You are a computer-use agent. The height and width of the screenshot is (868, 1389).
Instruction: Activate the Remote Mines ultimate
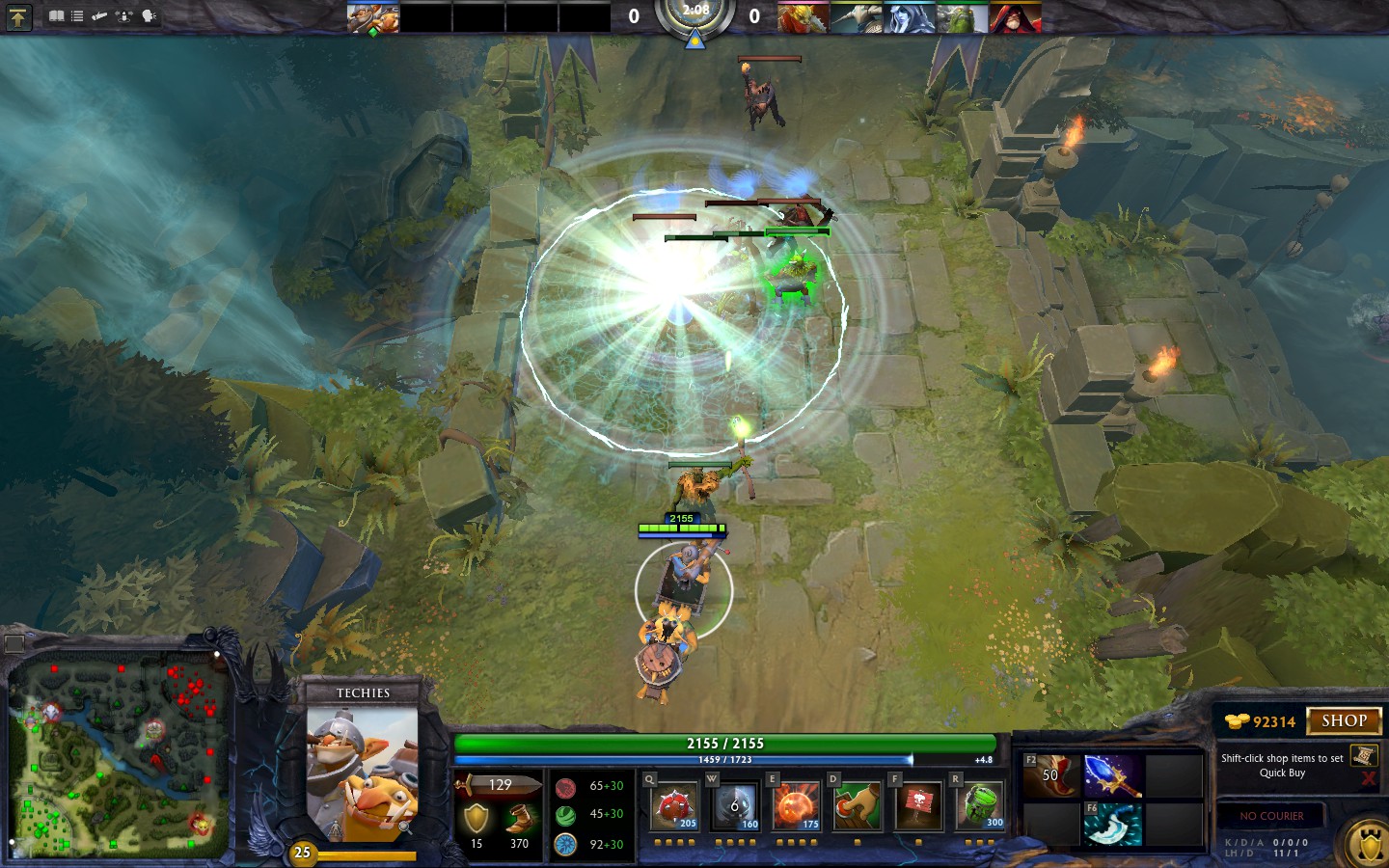(980, 806)
